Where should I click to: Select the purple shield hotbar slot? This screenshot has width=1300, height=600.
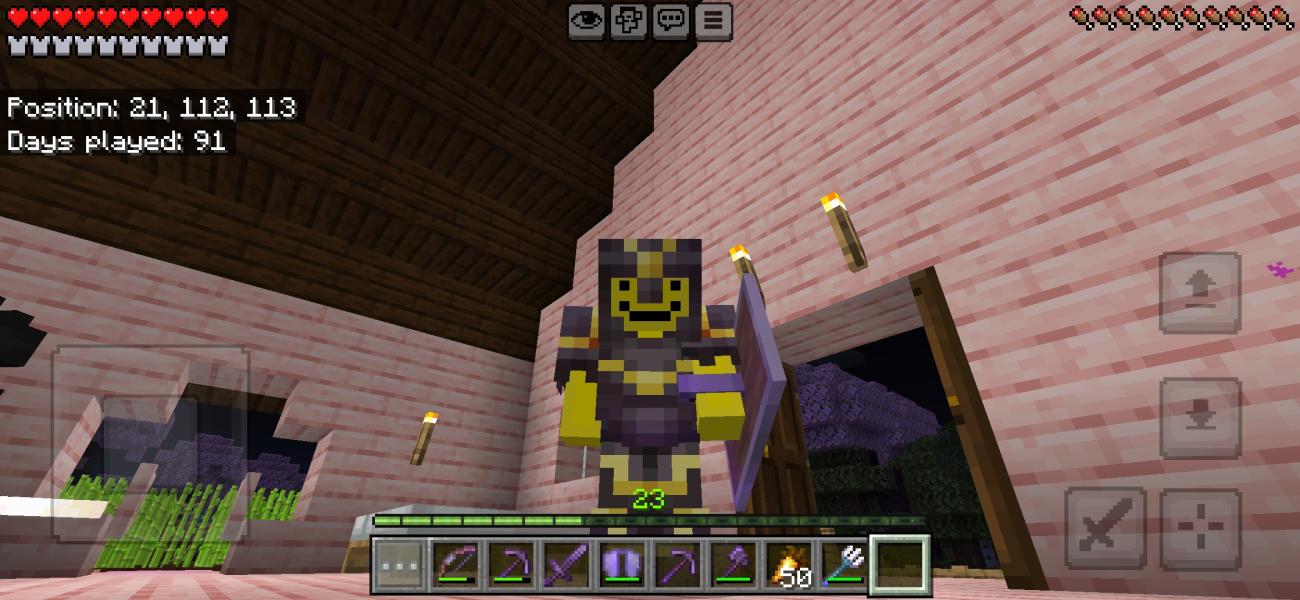[x=622, y=565]
